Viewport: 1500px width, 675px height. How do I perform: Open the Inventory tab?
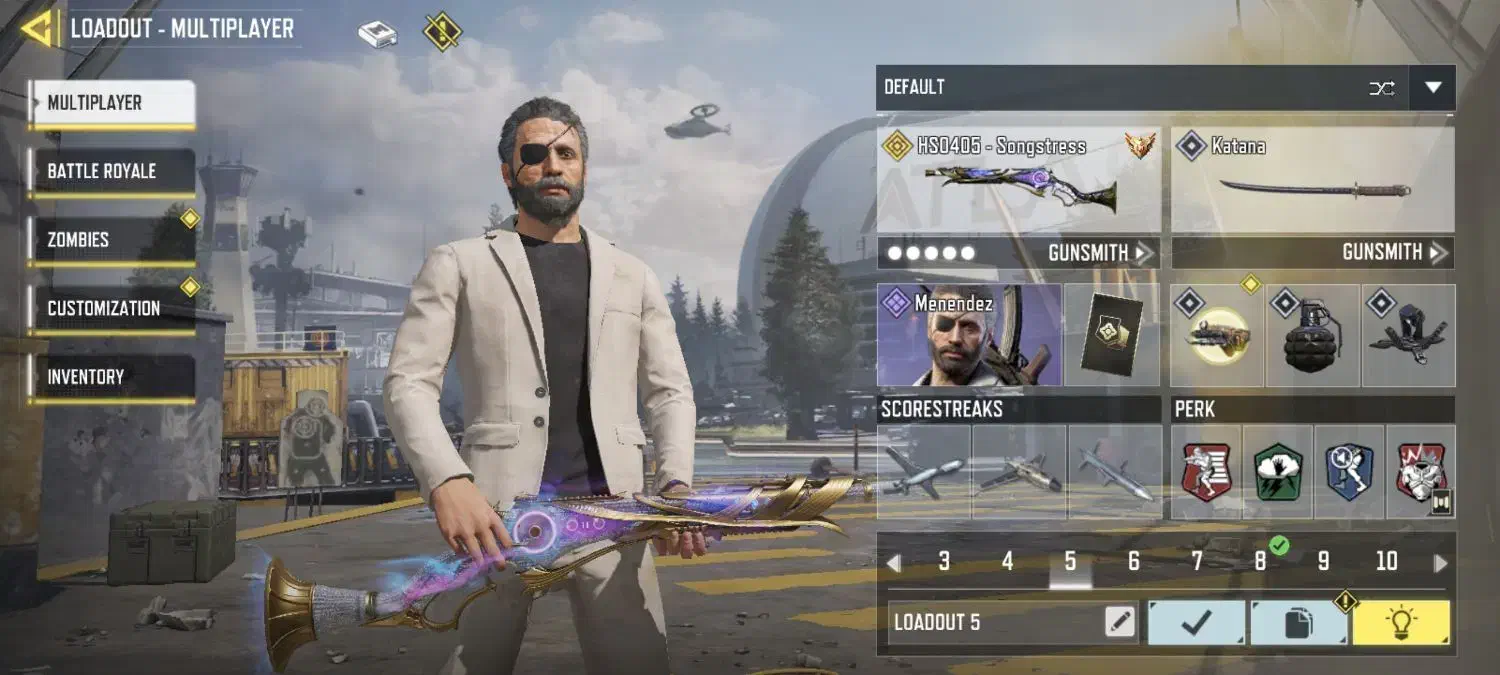pos(111,377)
